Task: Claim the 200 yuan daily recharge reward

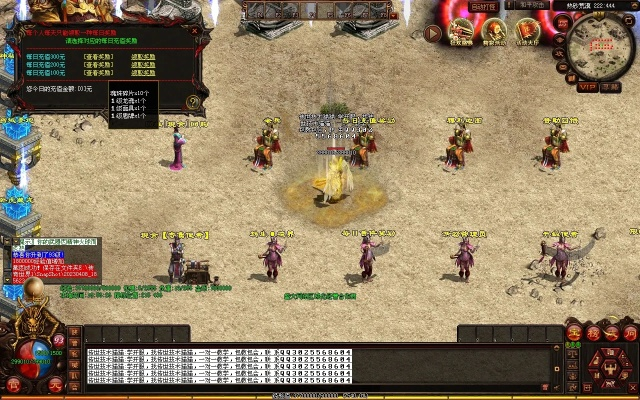Action: coord(143,66)
